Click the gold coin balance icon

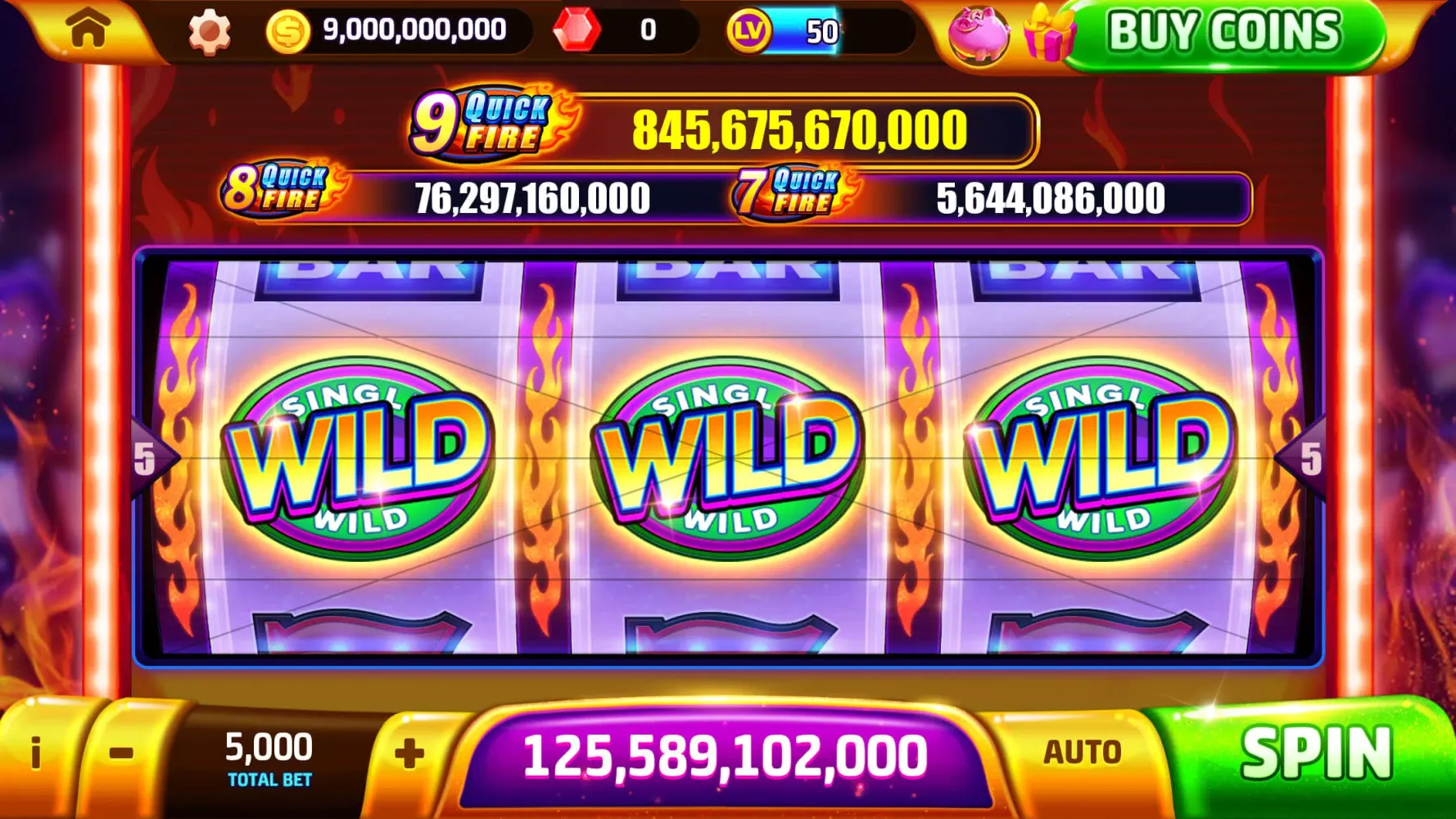coord(287,29)
